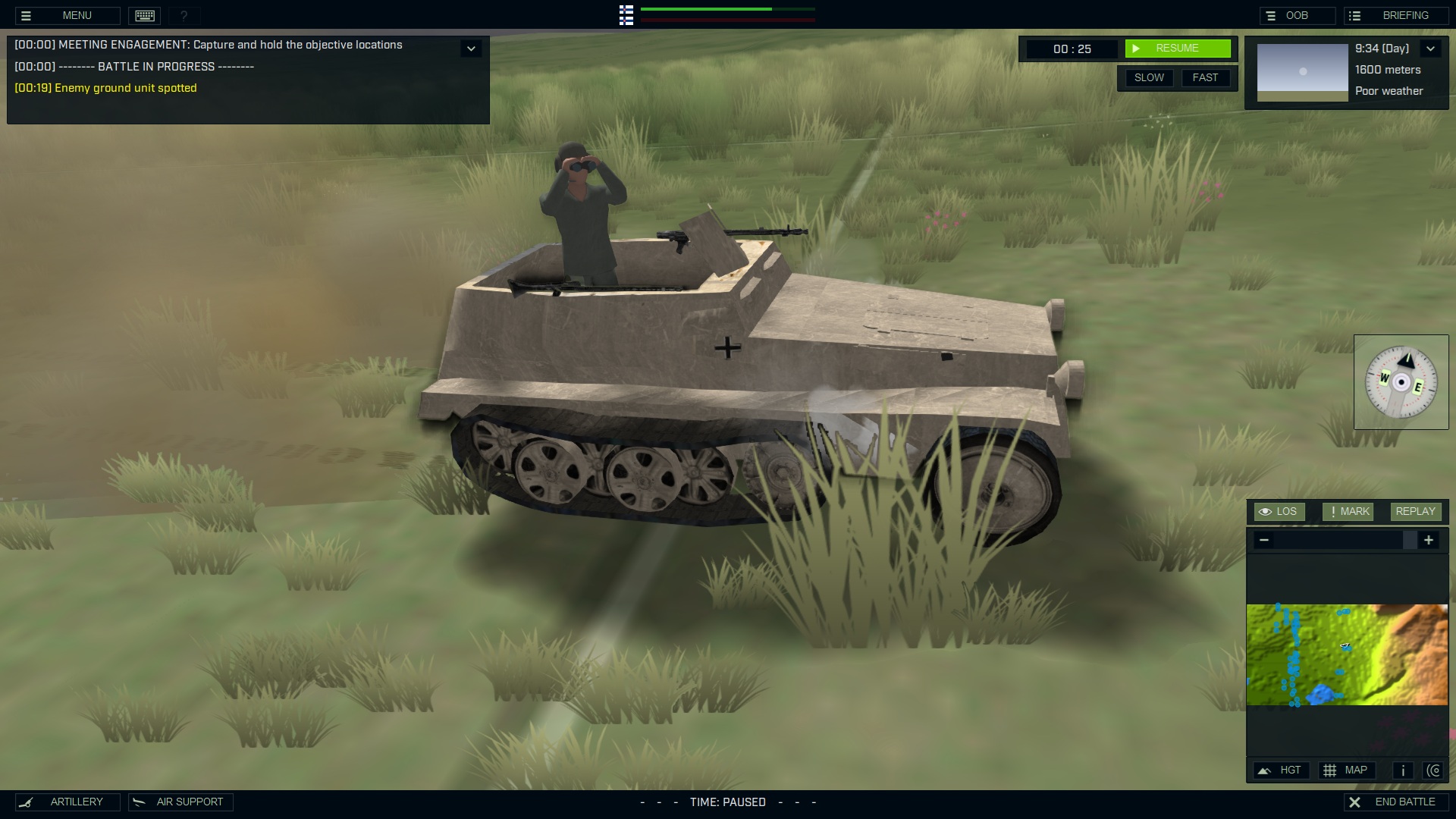Open the time of day dropdown
Image resolution: width=1456 pixels, height=819 pixels.
[x=1432, y=48]
